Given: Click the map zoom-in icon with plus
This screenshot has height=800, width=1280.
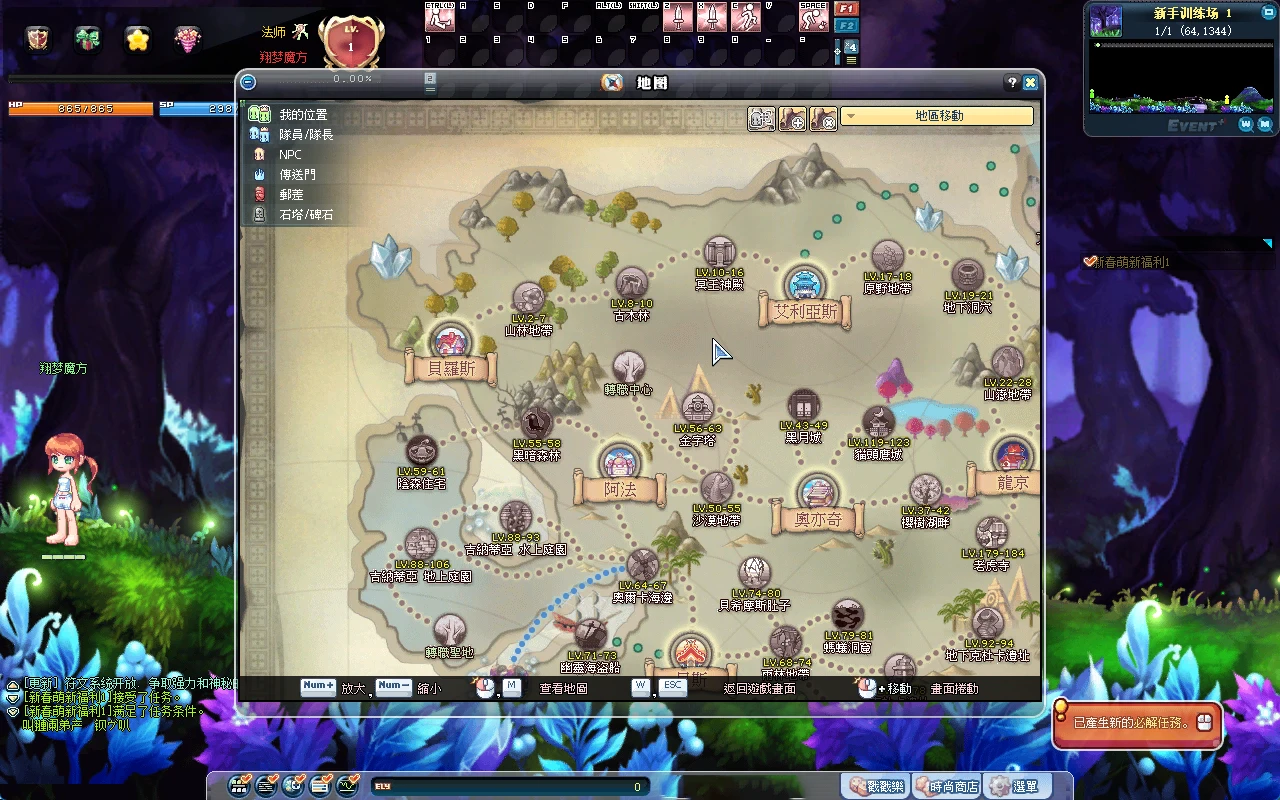Looking at the screenshot, I should point(793,119).
